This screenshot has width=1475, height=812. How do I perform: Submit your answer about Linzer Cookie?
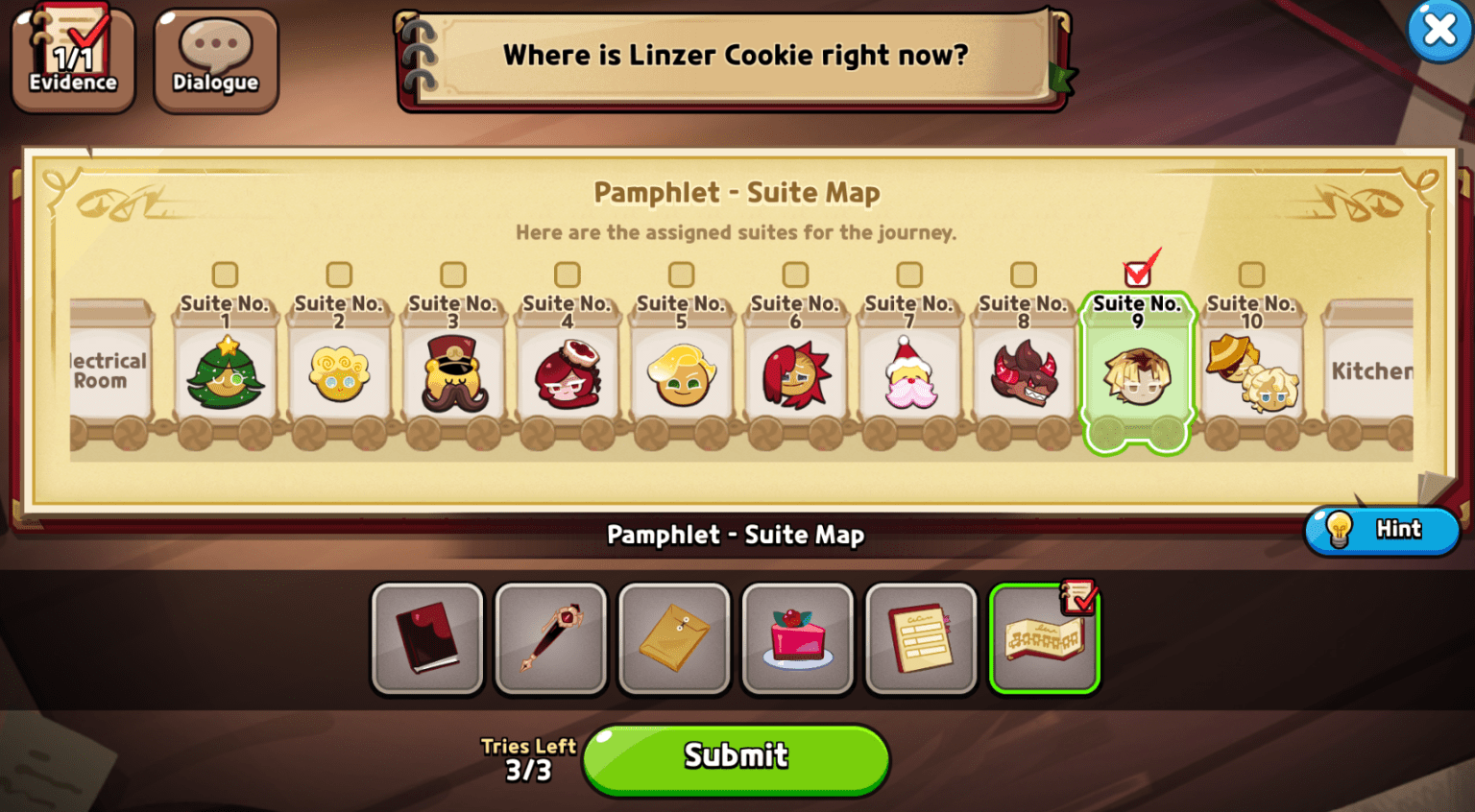tap(736, 757)
